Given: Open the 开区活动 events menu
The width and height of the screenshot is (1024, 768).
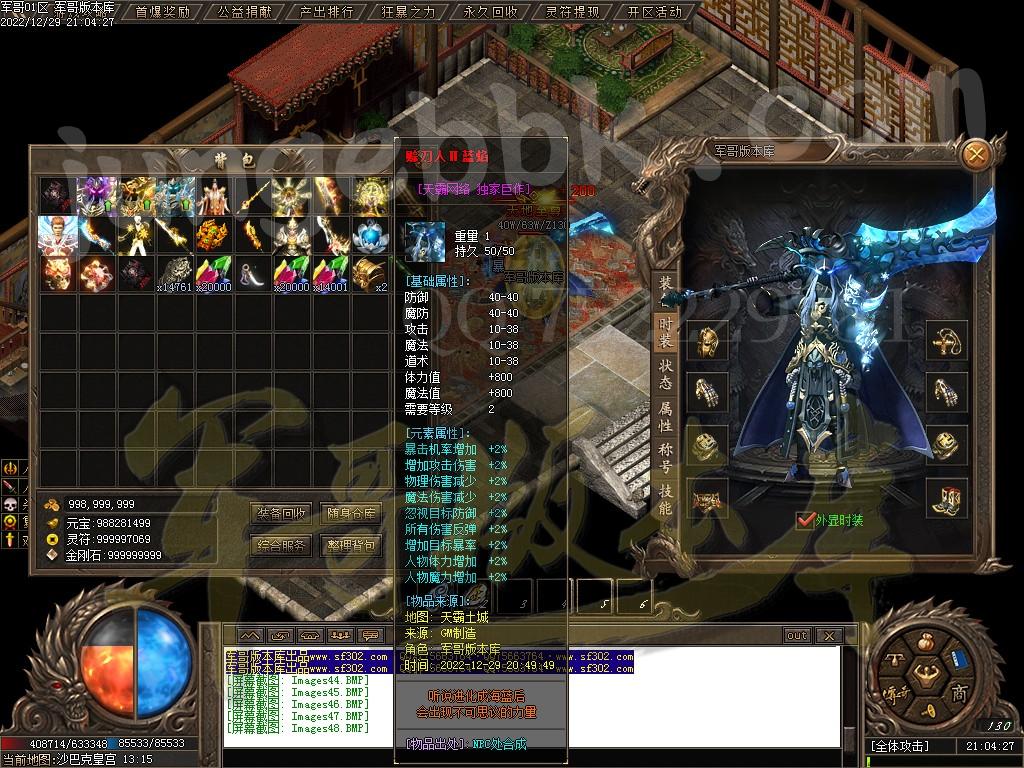Looking at the screenshot, I should click(x=654, y=12).
